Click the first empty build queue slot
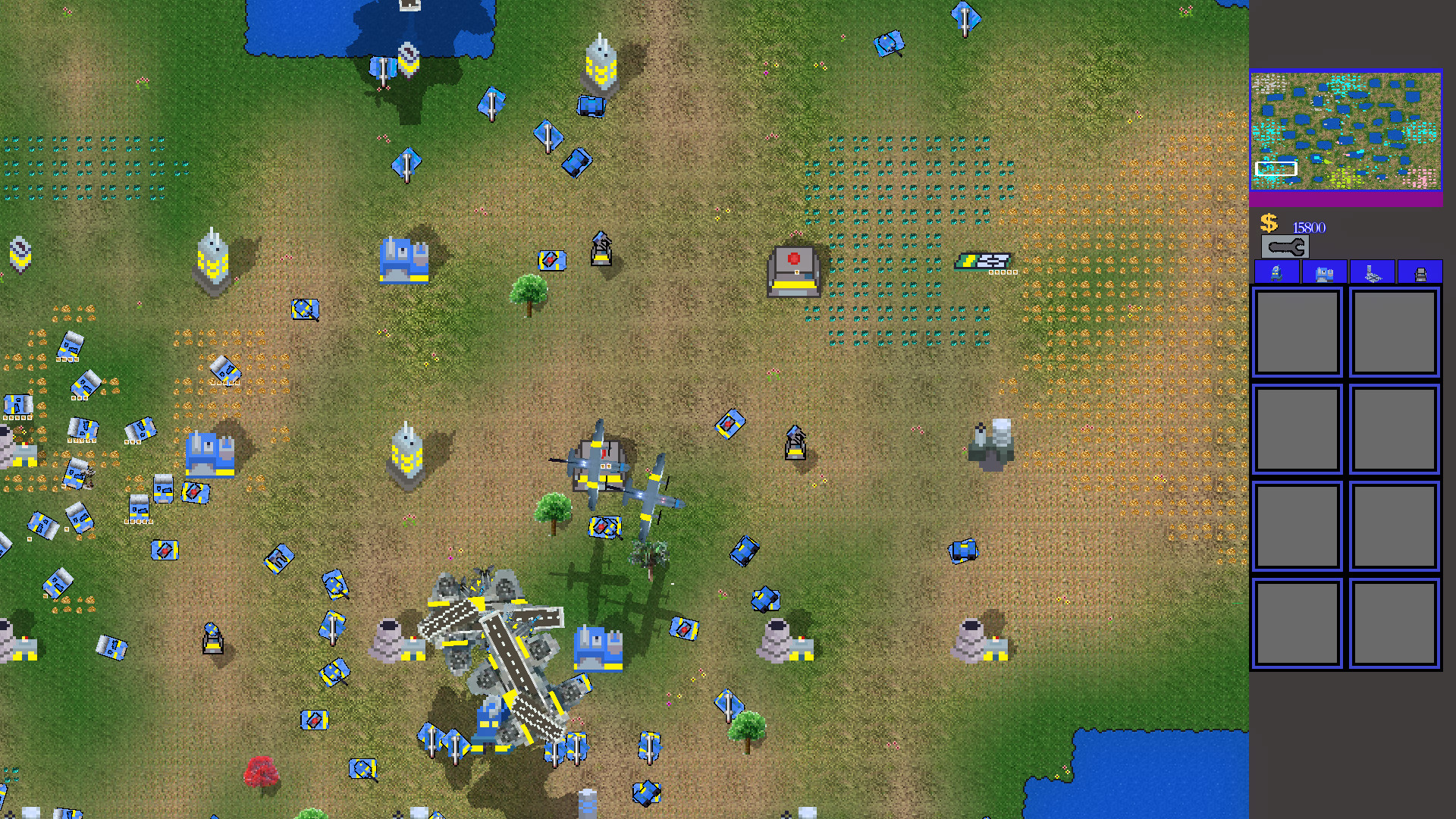1456x819 pixels. tap(1297, 332)
